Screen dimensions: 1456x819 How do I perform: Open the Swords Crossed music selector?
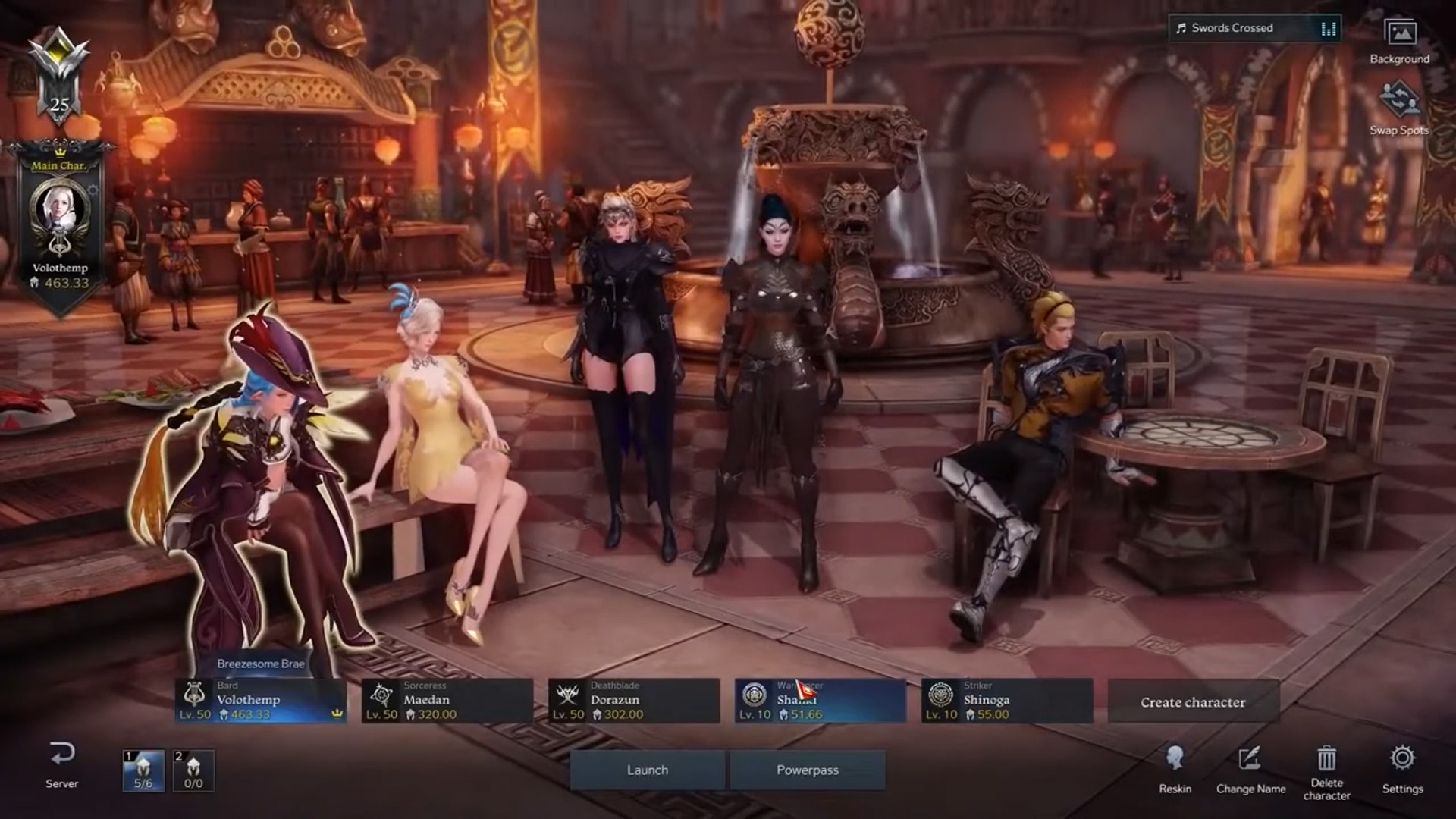(x=1254, y=28)
